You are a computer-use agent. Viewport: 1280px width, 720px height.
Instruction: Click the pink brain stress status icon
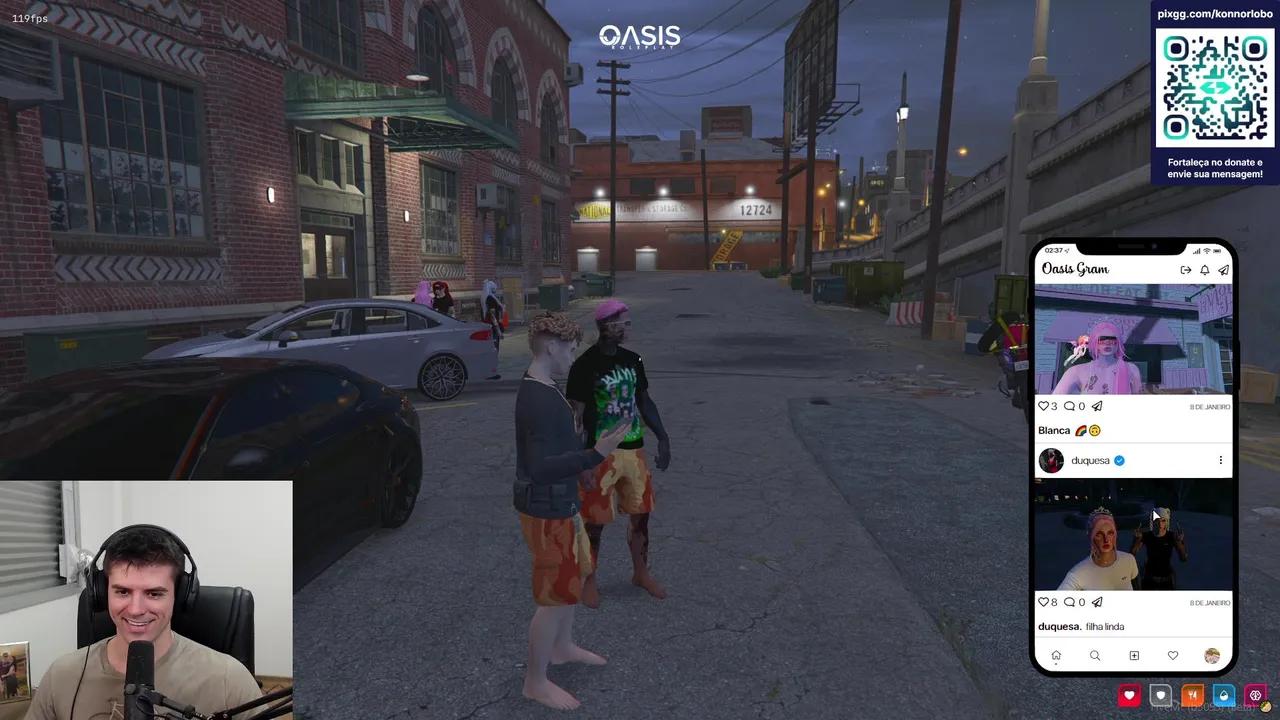(x=1255, y=694)
